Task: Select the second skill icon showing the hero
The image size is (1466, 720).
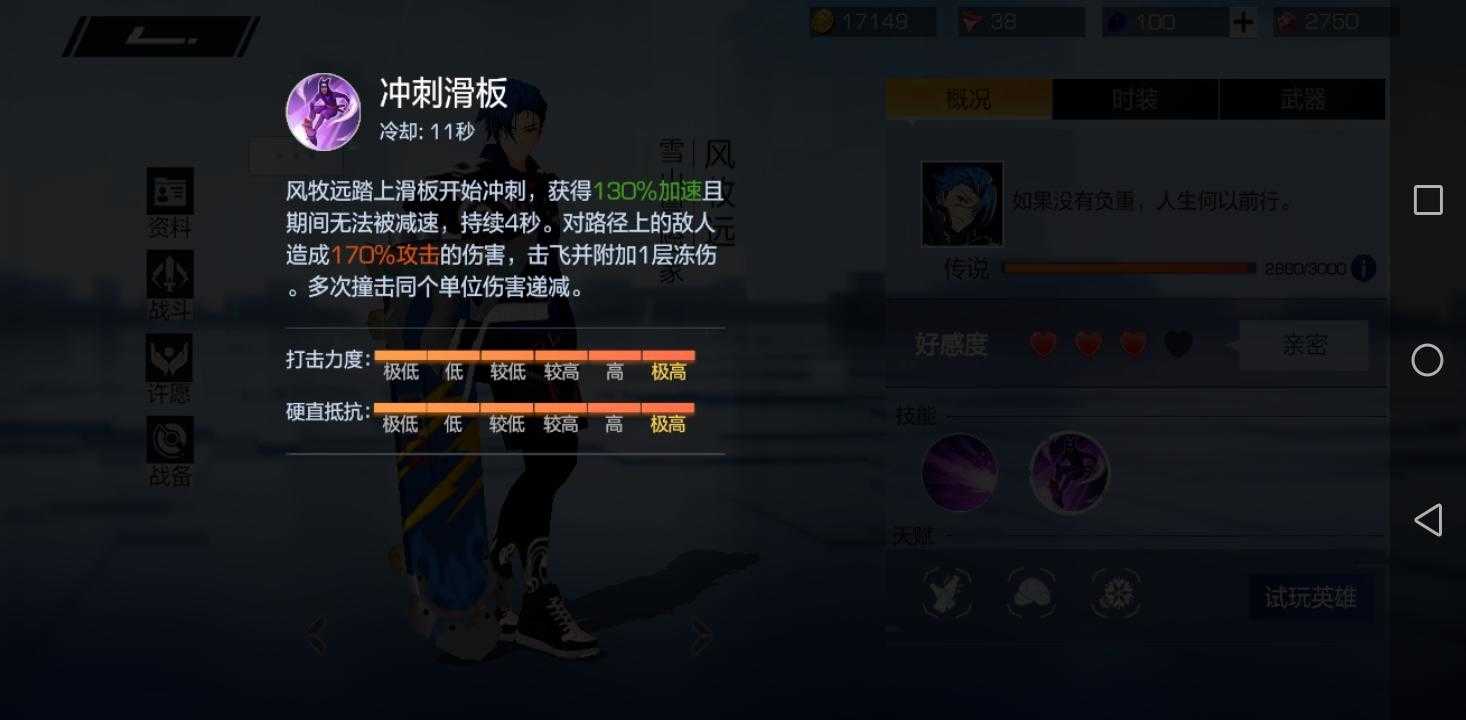Action: click(x=1069, y=470)
